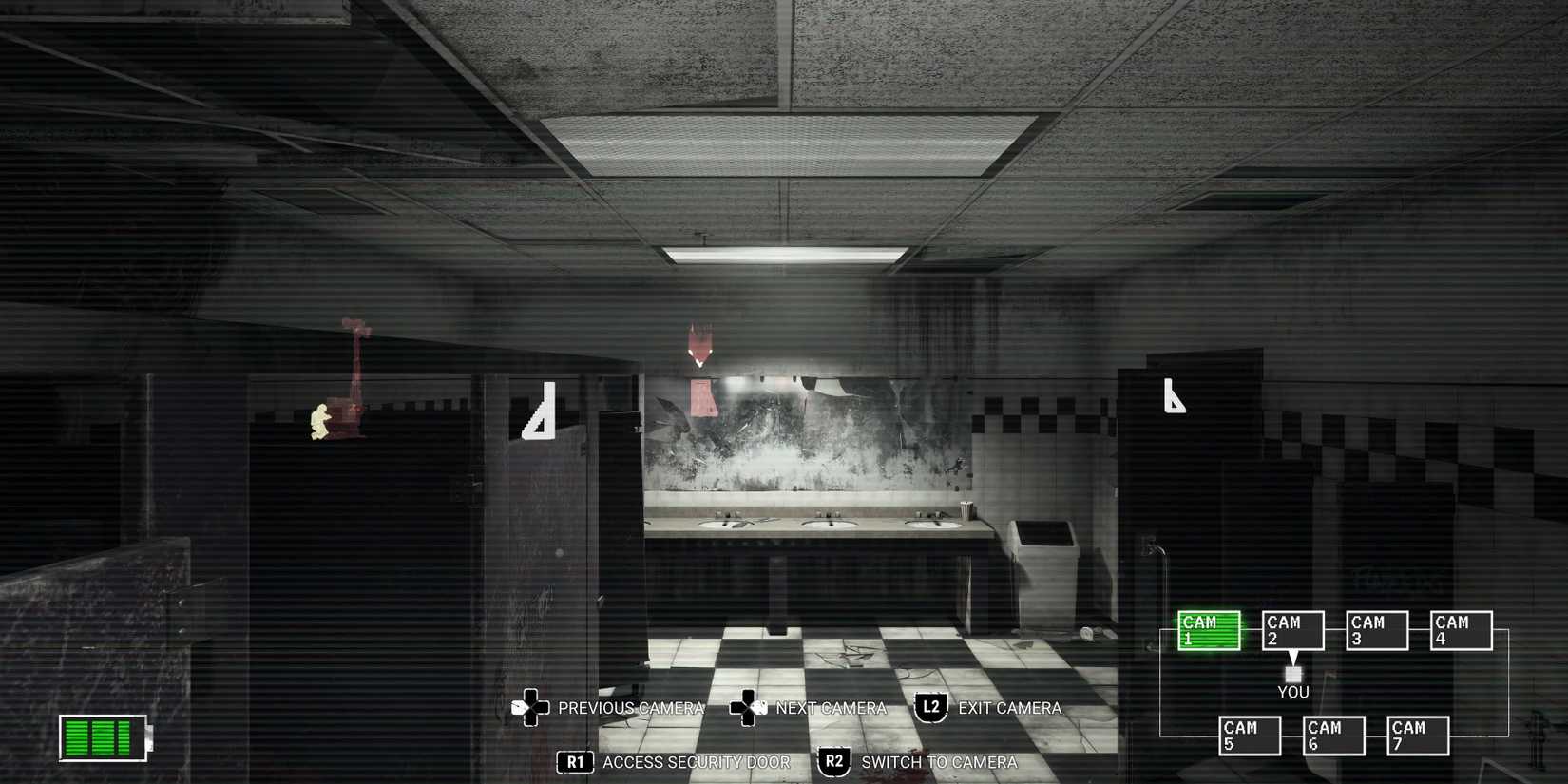The height and width of the screenshot is (784, 1568).
Task: Click the R2 button icon
Action: click(834, 761)
